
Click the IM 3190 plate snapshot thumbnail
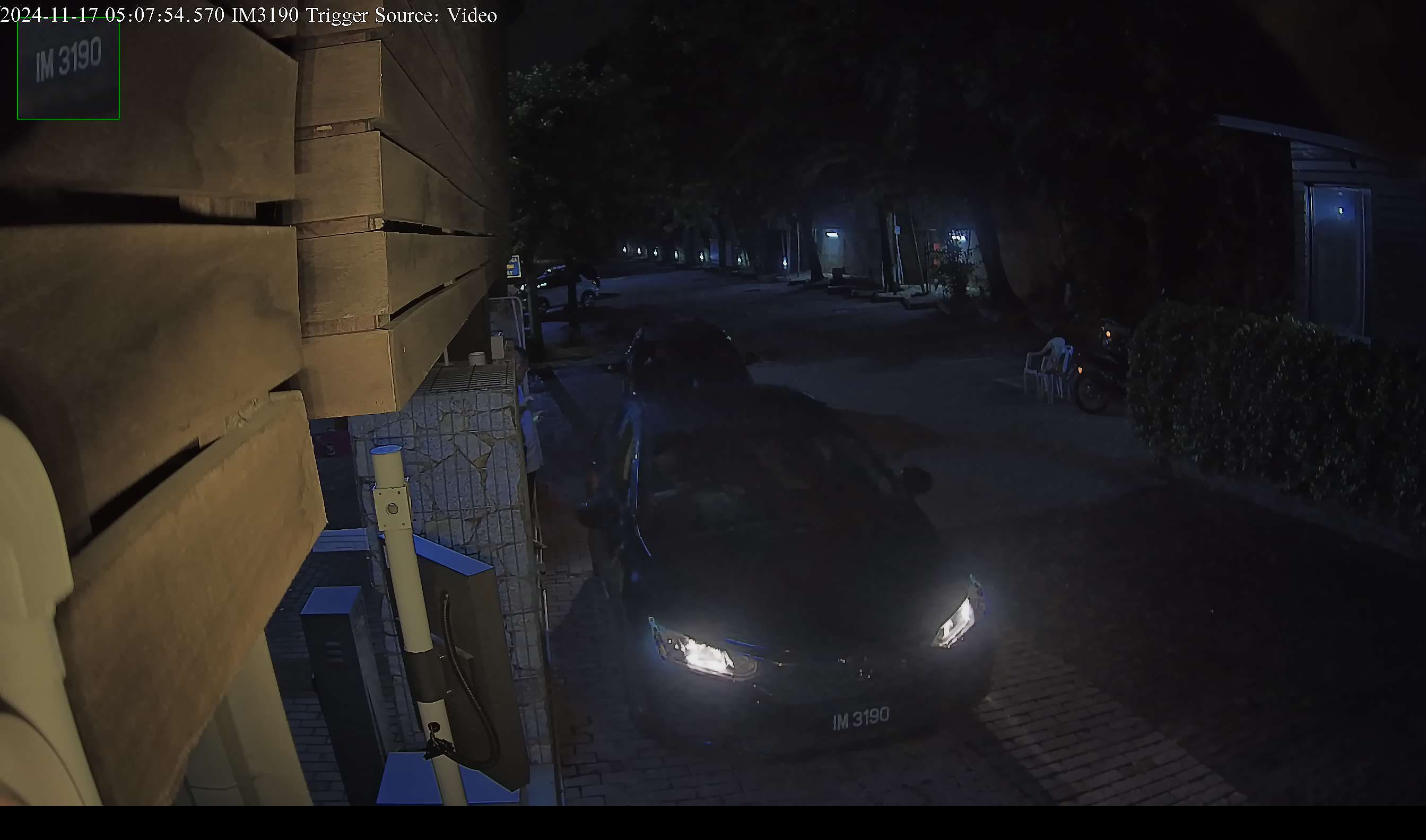tap(68, 68)
